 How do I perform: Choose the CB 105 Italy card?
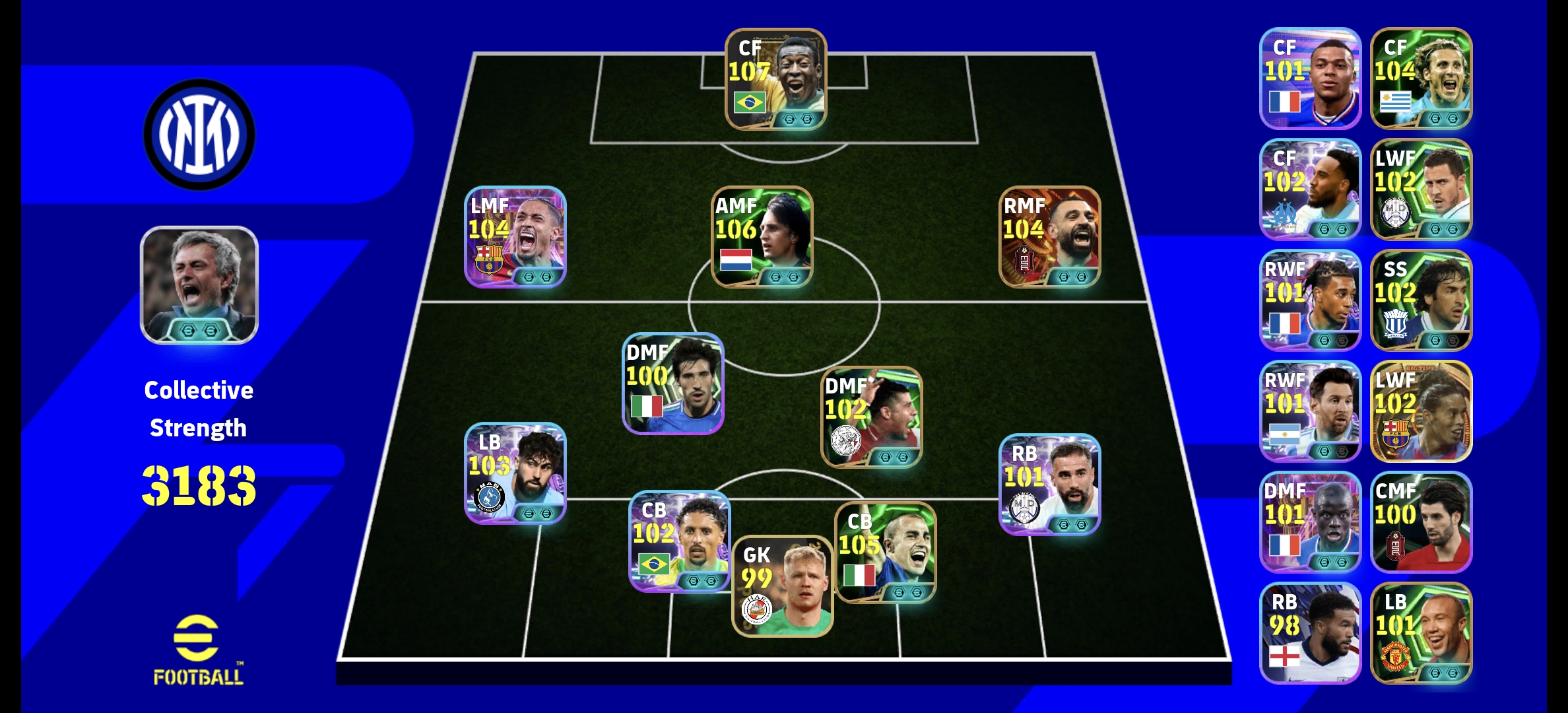(886, 553)
